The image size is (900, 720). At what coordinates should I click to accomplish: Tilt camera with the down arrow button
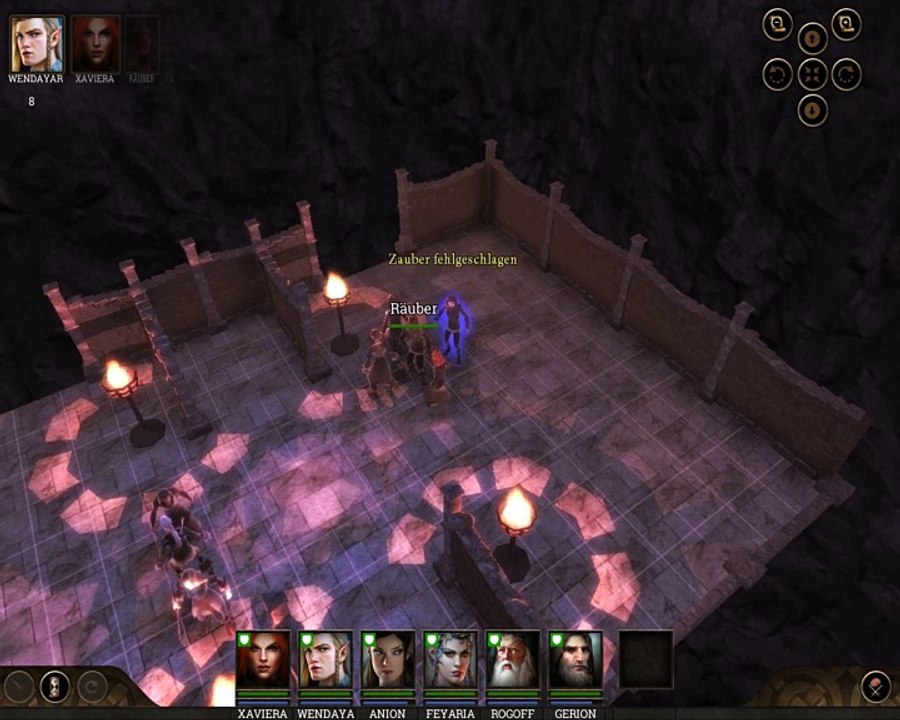(x=812, y=108)
